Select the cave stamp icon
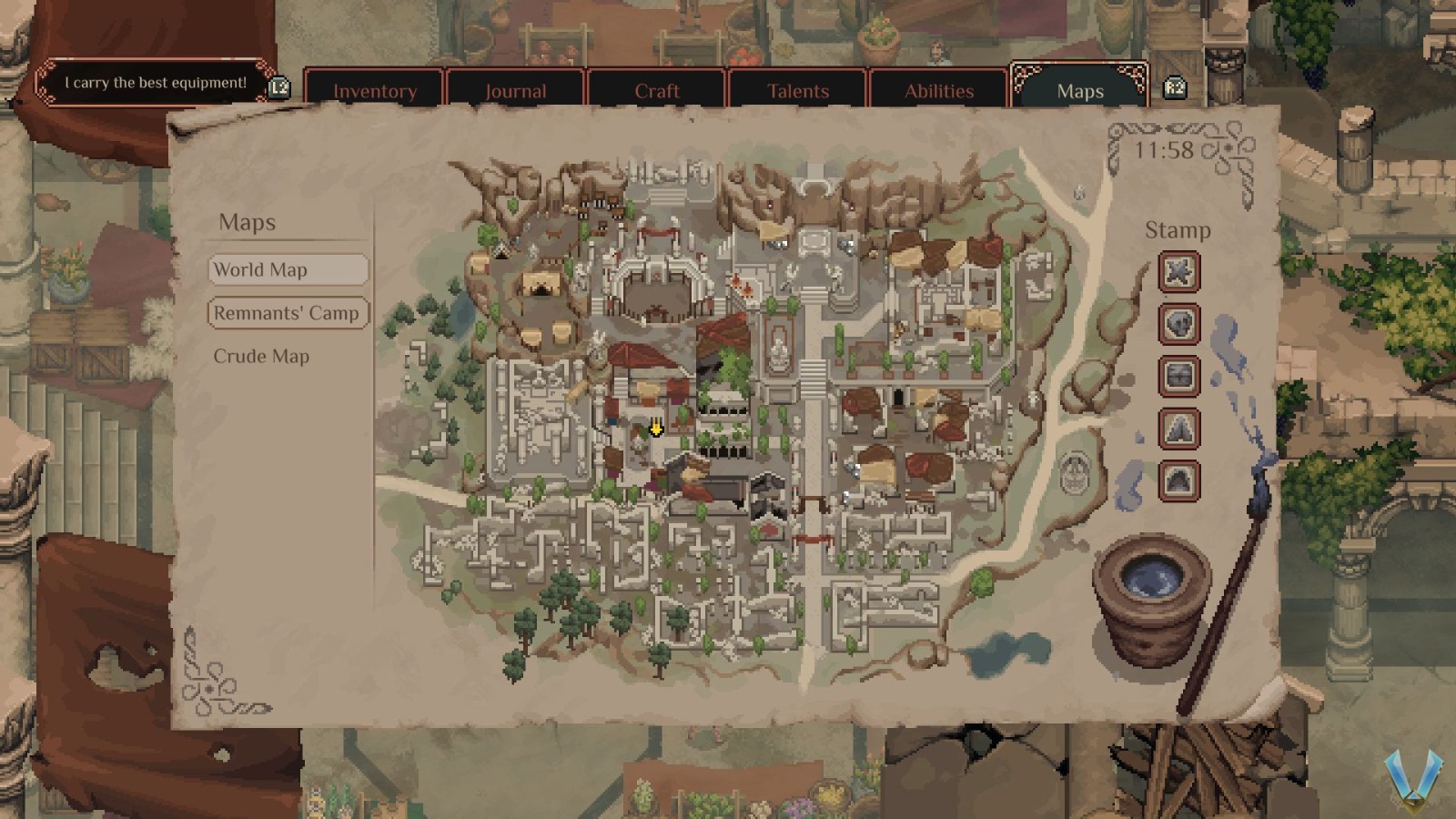The height and width of the screenshot is (819, 1456). 1178,480
